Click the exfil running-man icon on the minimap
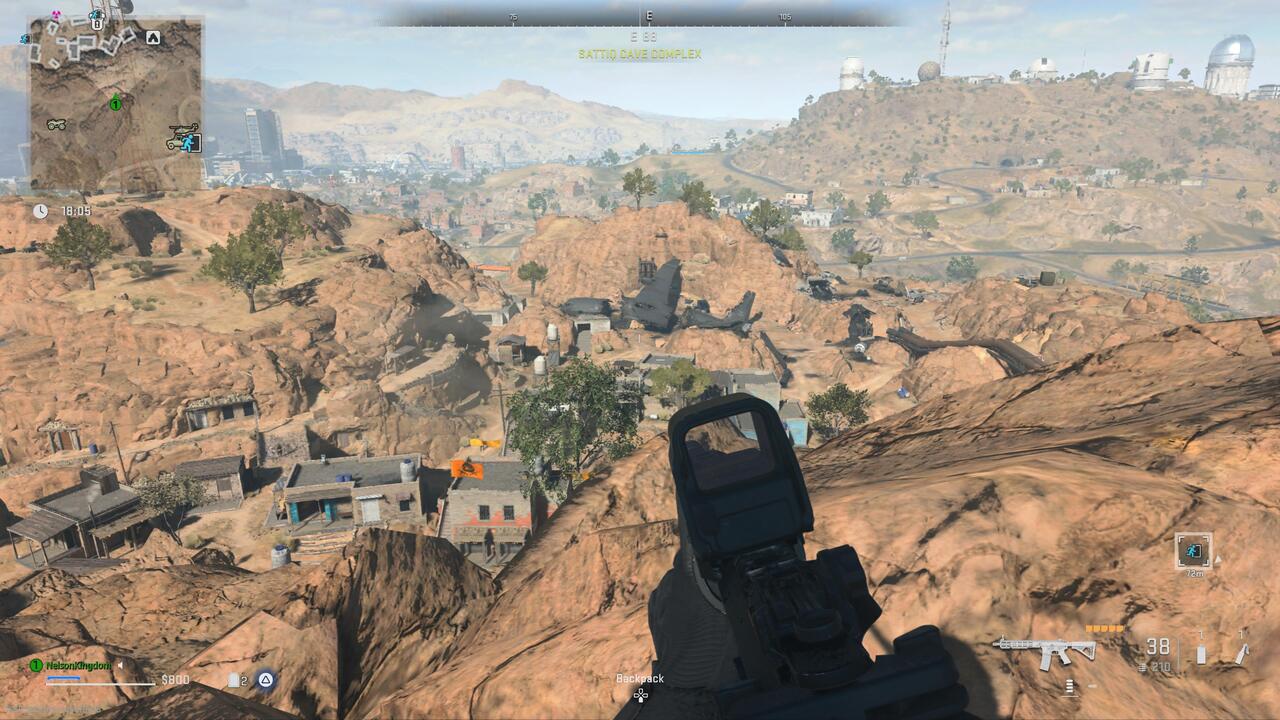1280x720 pixels. (x=189, y=143)
